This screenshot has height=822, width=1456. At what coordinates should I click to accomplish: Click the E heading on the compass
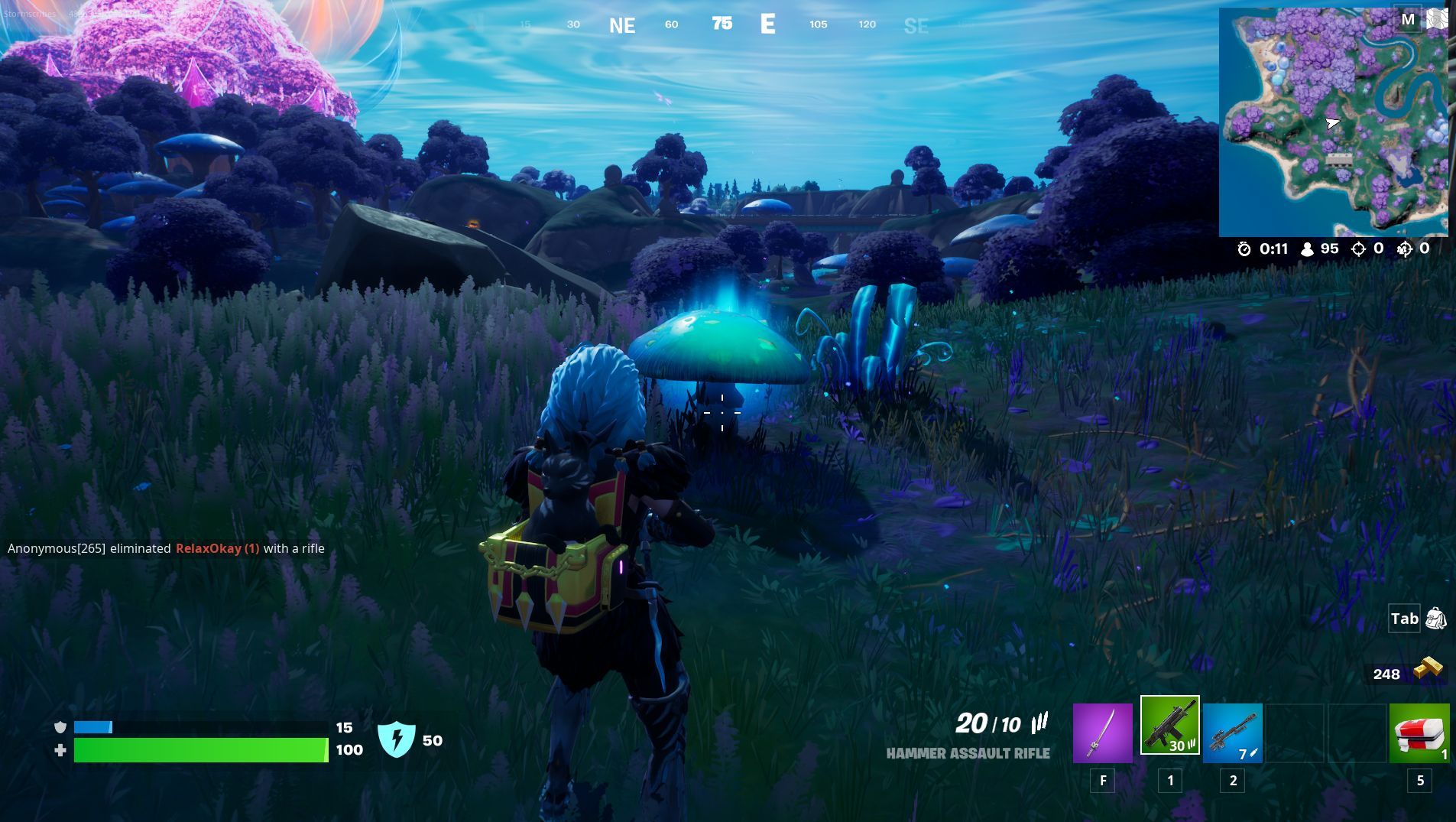click(x=767, y=24)
